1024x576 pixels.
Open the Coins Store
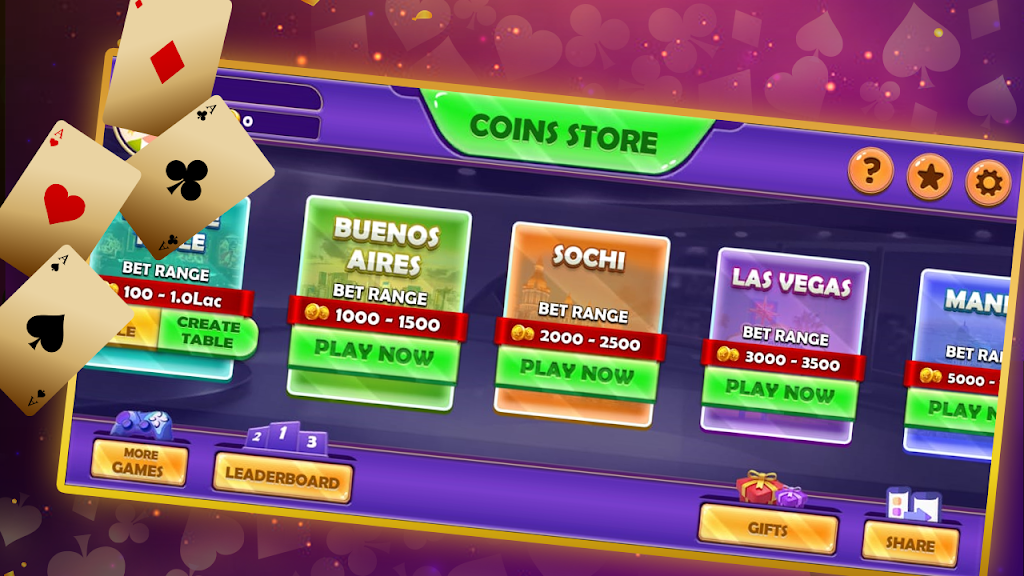click(563, 133)
